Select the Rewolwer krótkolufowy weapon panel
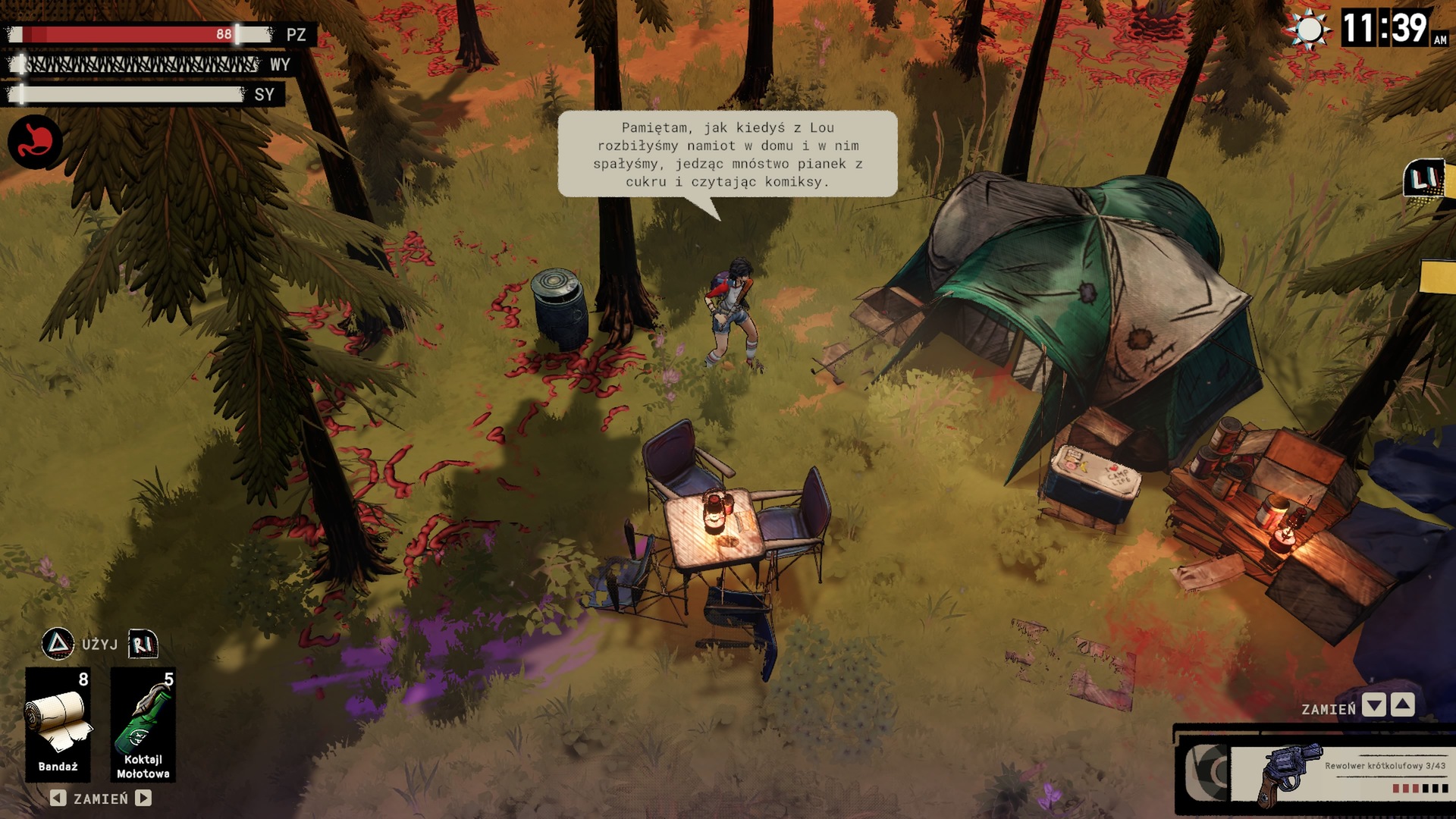 tap(1338, 773)
